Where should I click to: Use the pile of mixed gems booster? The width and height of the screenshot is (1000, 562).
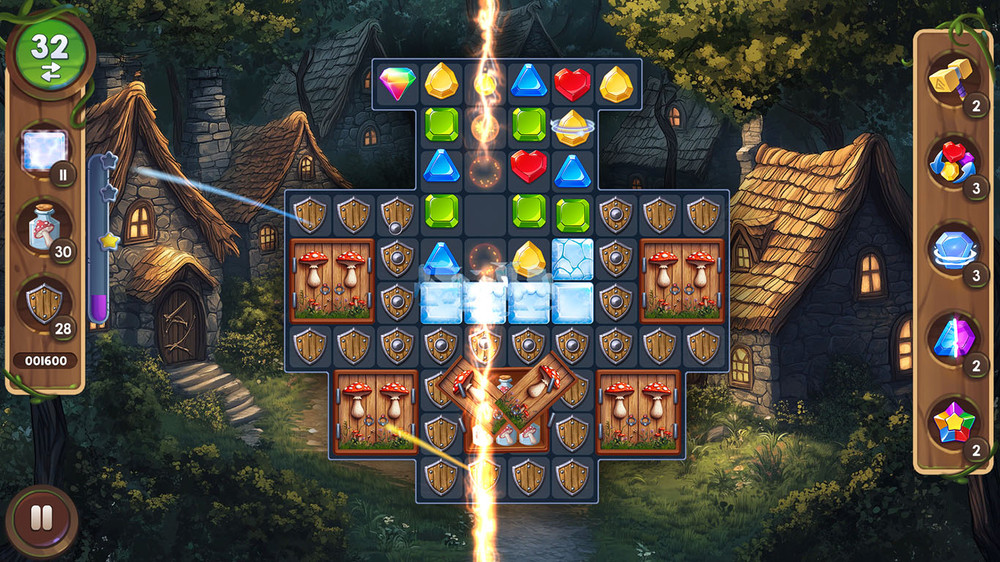pos(951,162)
